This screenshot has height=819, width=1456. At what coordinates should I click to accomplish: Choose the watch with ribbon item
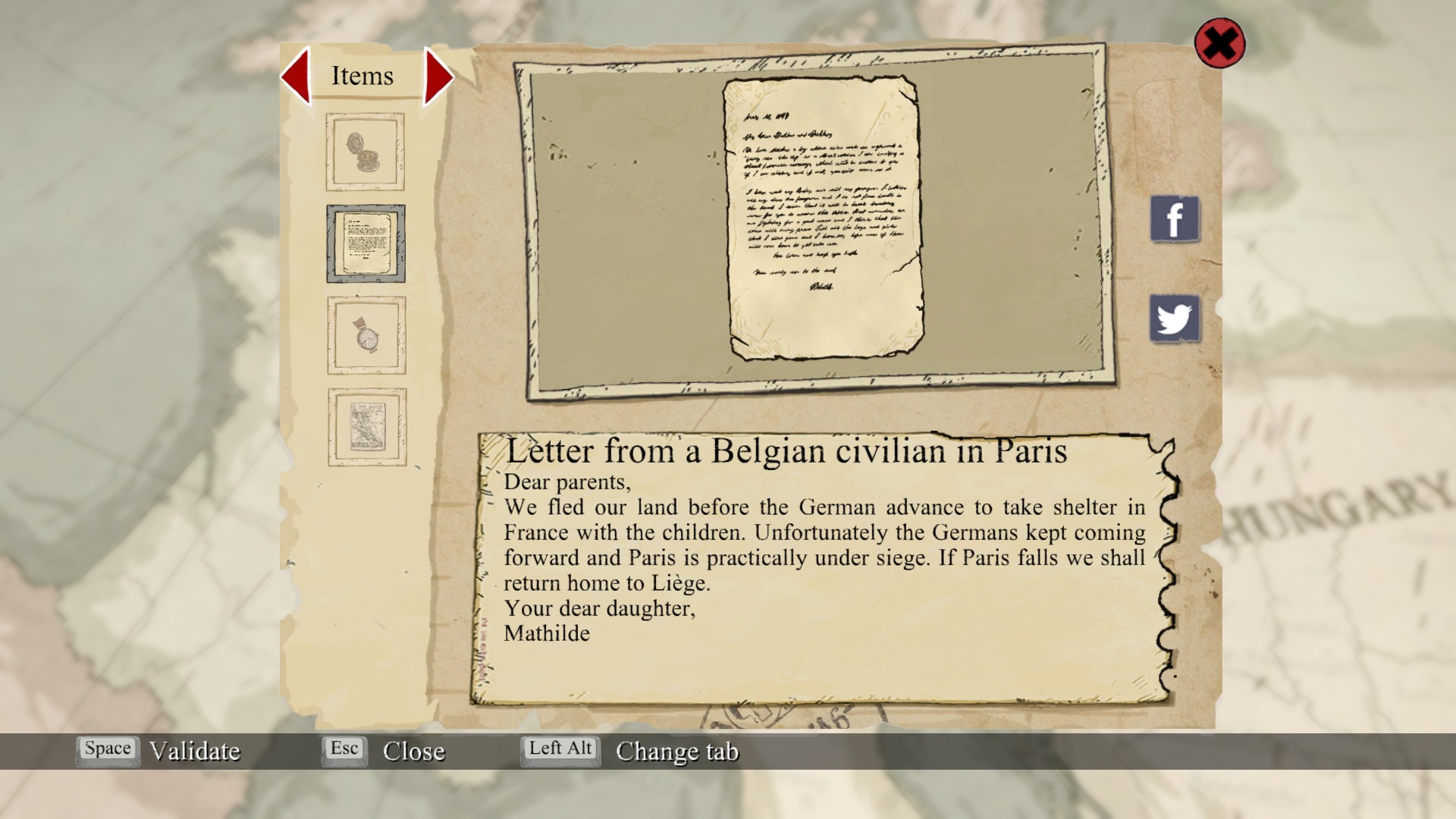pos(366,335)
